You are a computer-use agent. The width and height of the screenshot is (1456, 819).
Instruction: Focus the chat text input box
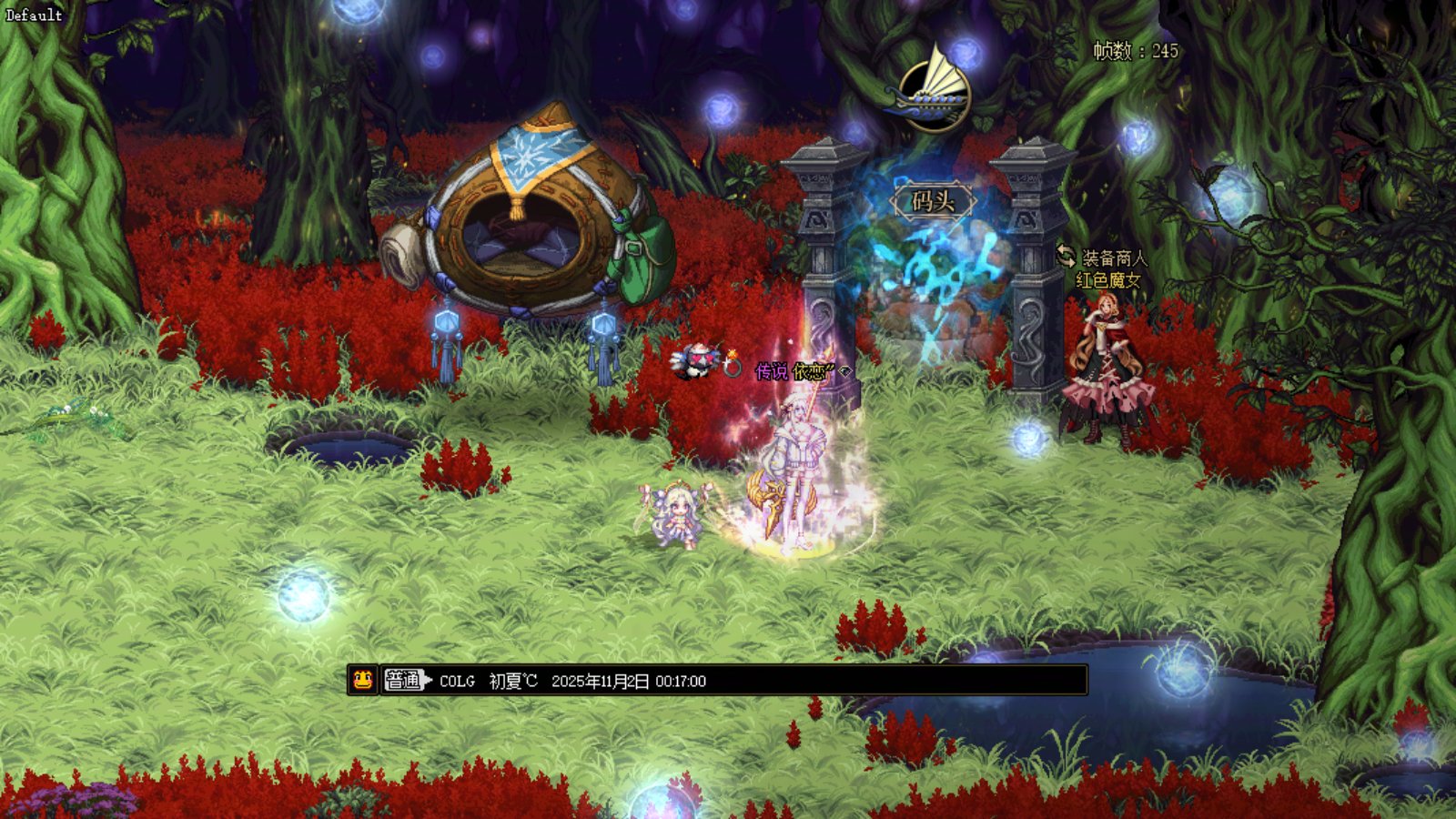(x=892, y=681)
